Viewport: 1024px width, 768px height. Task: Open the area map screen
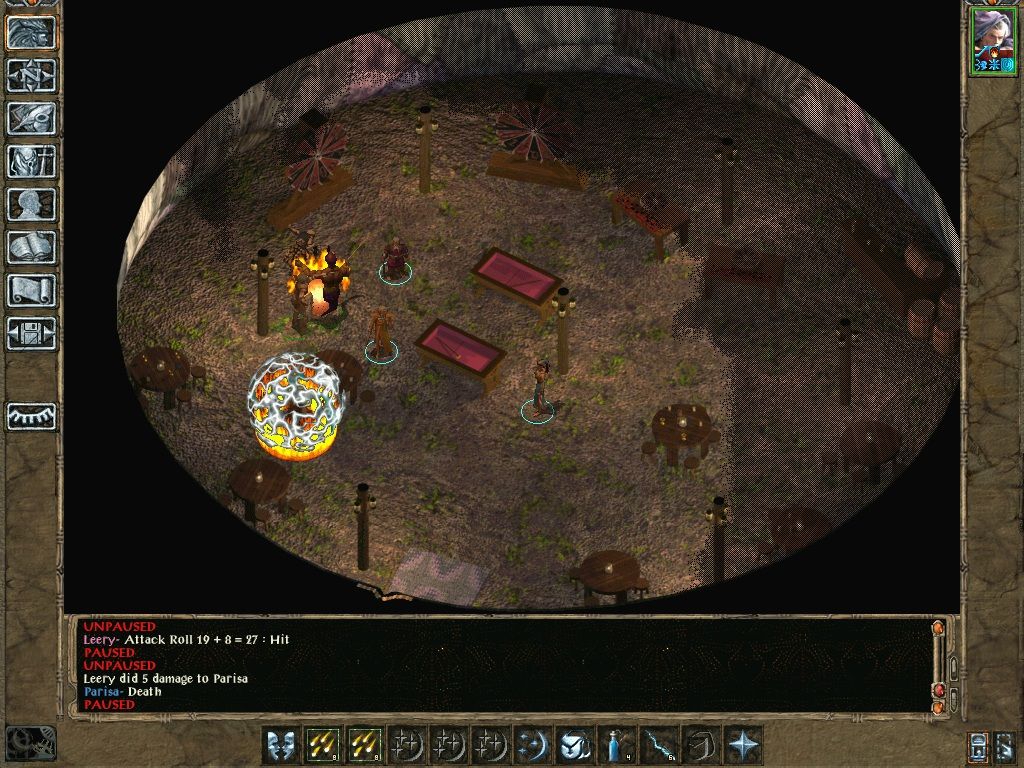pyautogui.click(x=31, y=75)
